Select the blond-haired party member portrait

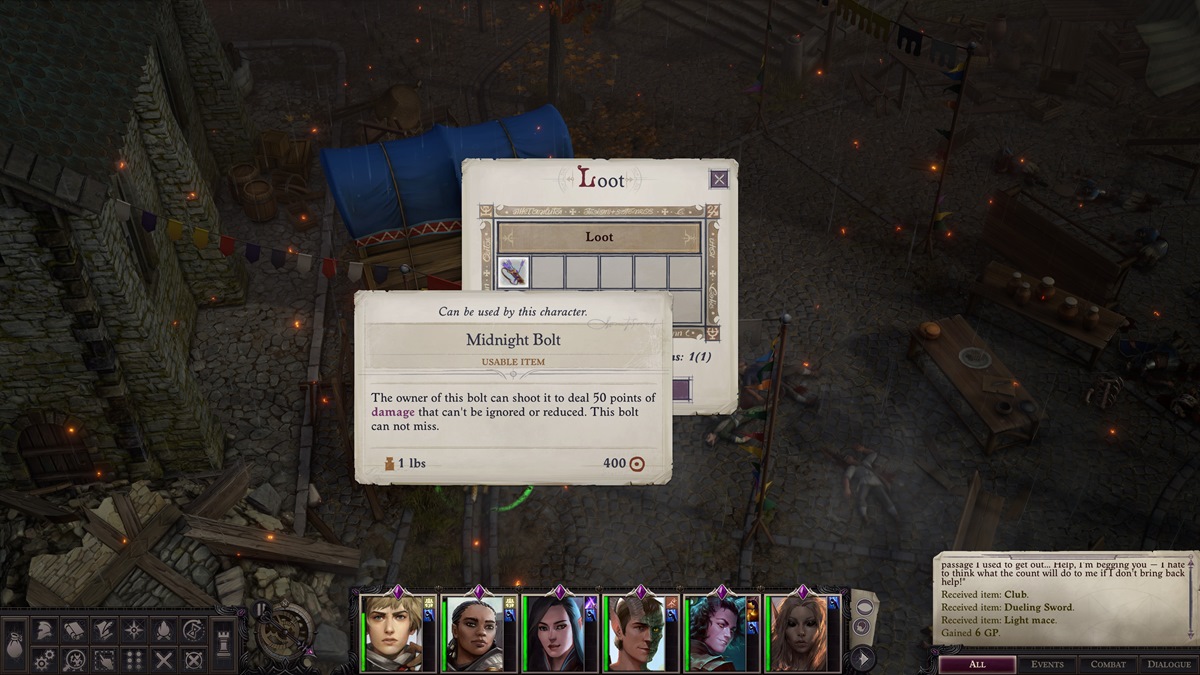tap(392, 633)
